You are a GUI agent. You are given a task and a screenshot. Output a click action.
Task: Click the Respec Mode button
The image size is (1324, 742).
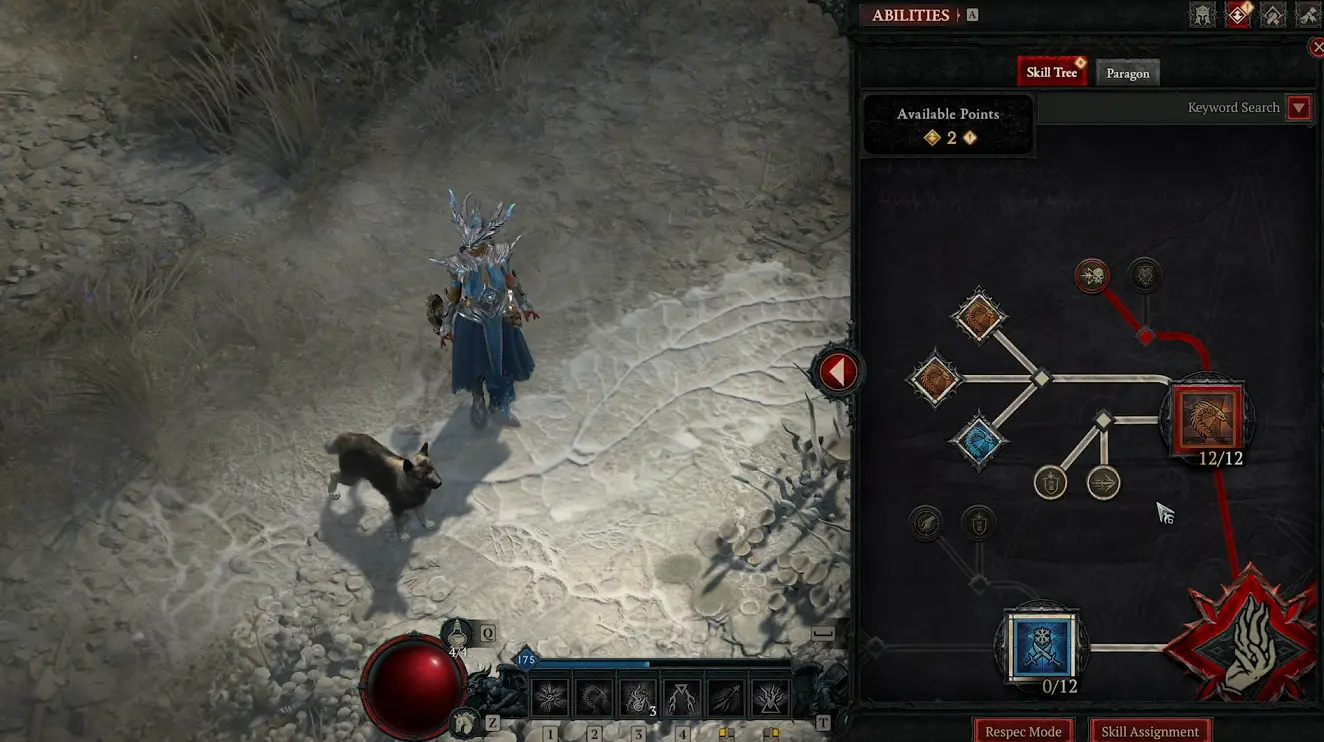click(x=1022, y=731)
